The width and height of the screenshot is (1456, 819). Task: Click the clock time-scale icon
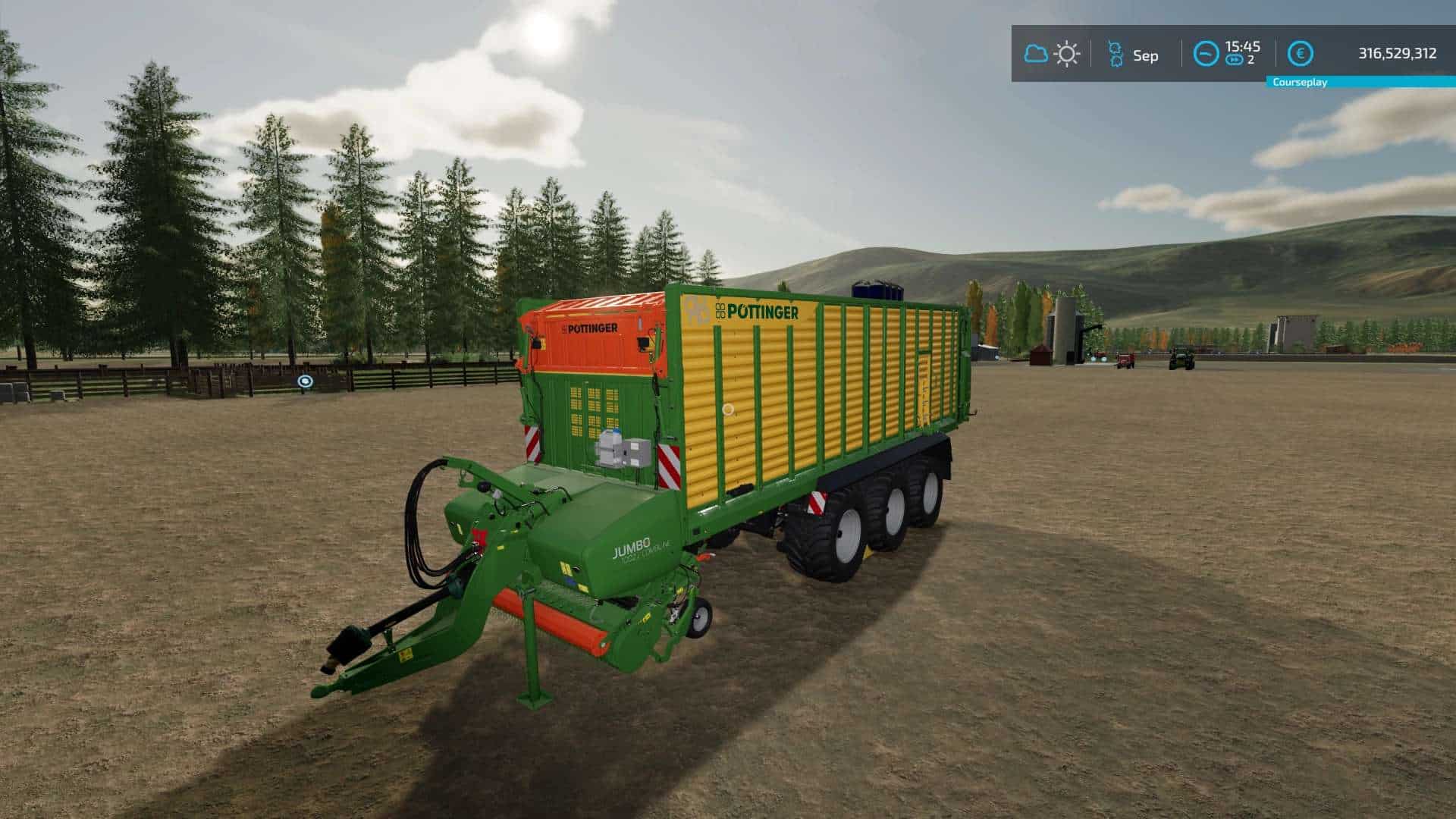1206,54
